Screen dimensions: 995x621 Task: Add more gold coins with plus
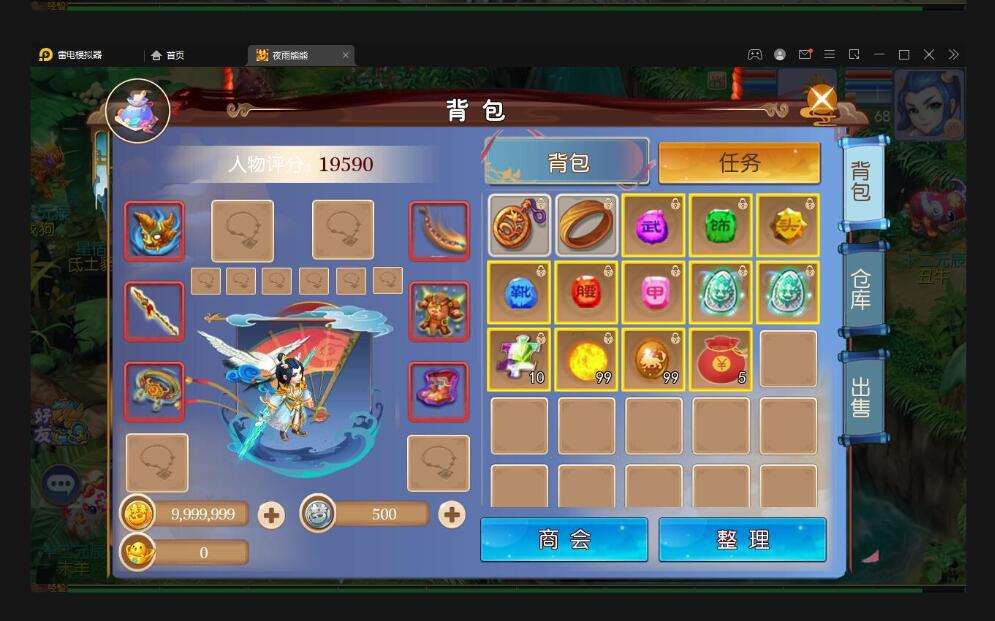coord(271,515)
